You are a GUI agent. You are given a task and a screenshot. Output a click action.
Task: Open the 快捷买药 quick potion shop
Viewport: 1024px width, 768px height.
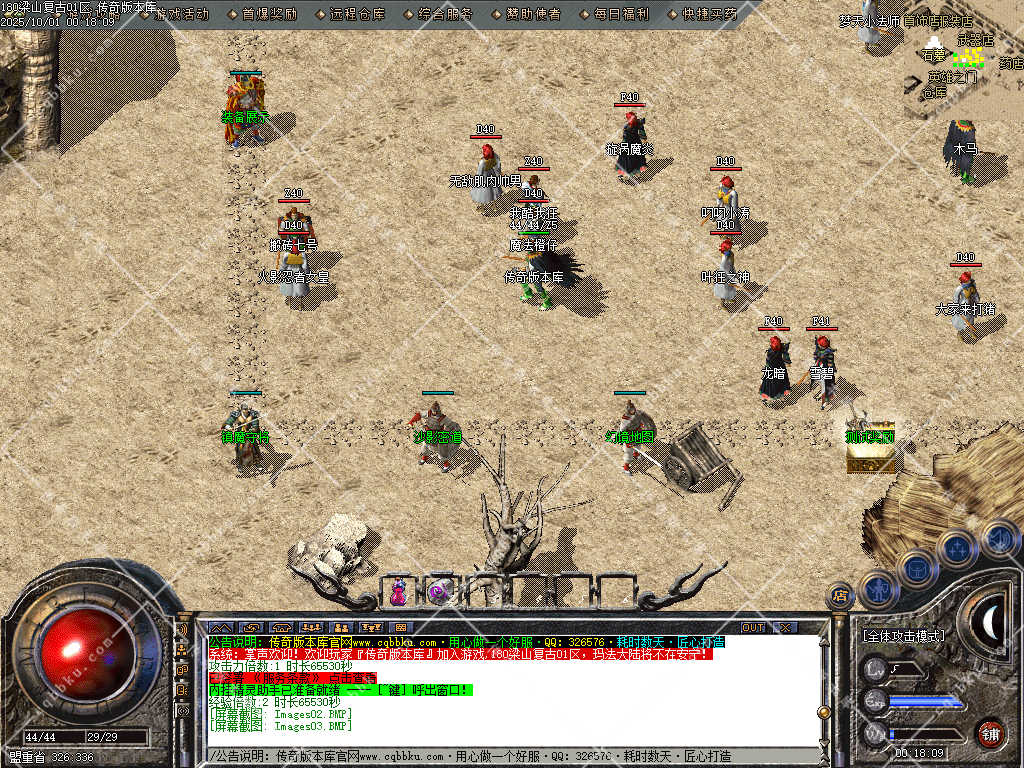707,14
